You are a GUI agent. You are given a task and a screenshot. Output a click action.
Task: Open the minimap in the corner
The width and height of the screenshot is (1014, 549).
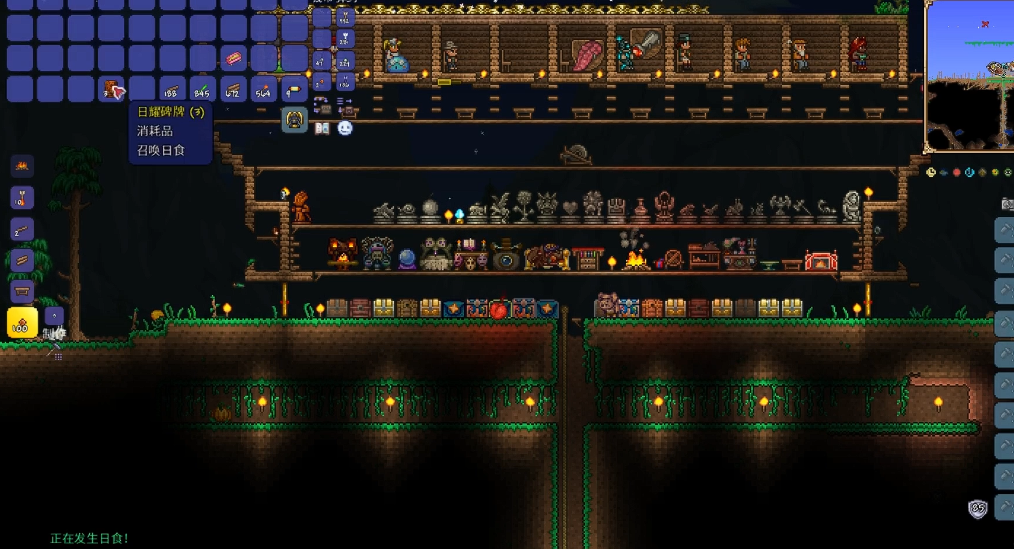pos(968,76)
